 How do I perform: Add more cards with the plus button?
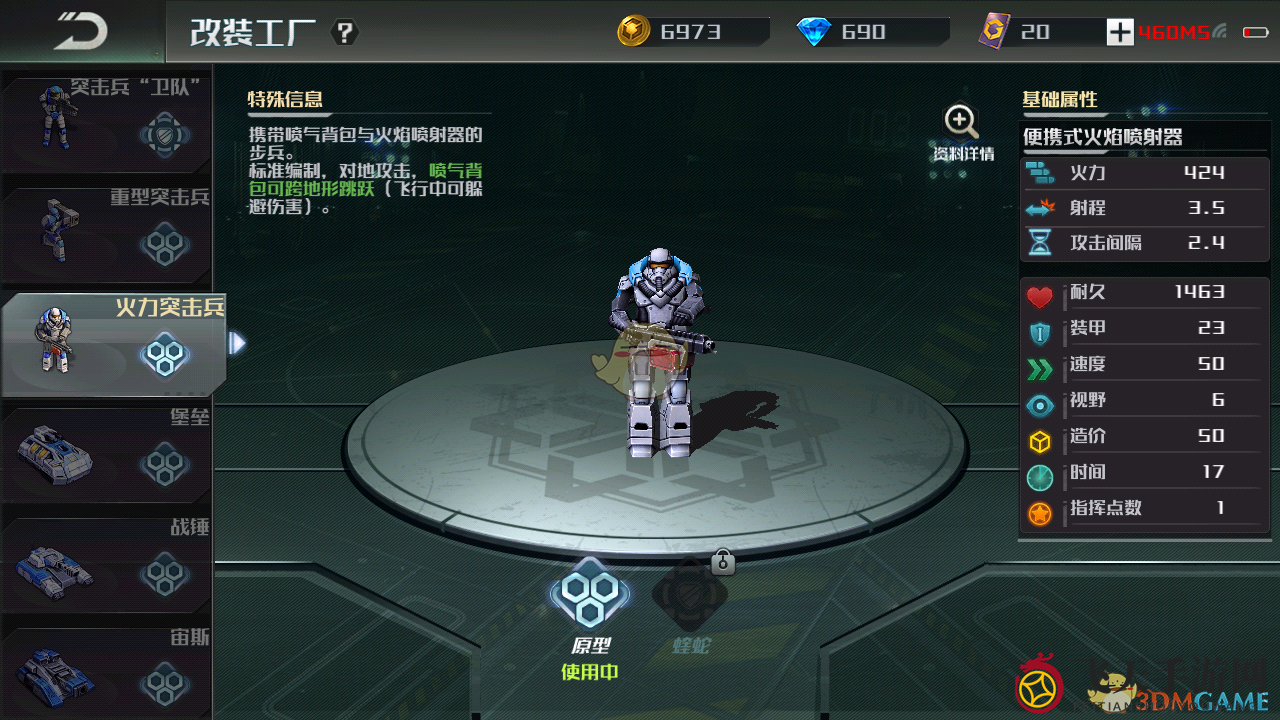pos(1120,32)
